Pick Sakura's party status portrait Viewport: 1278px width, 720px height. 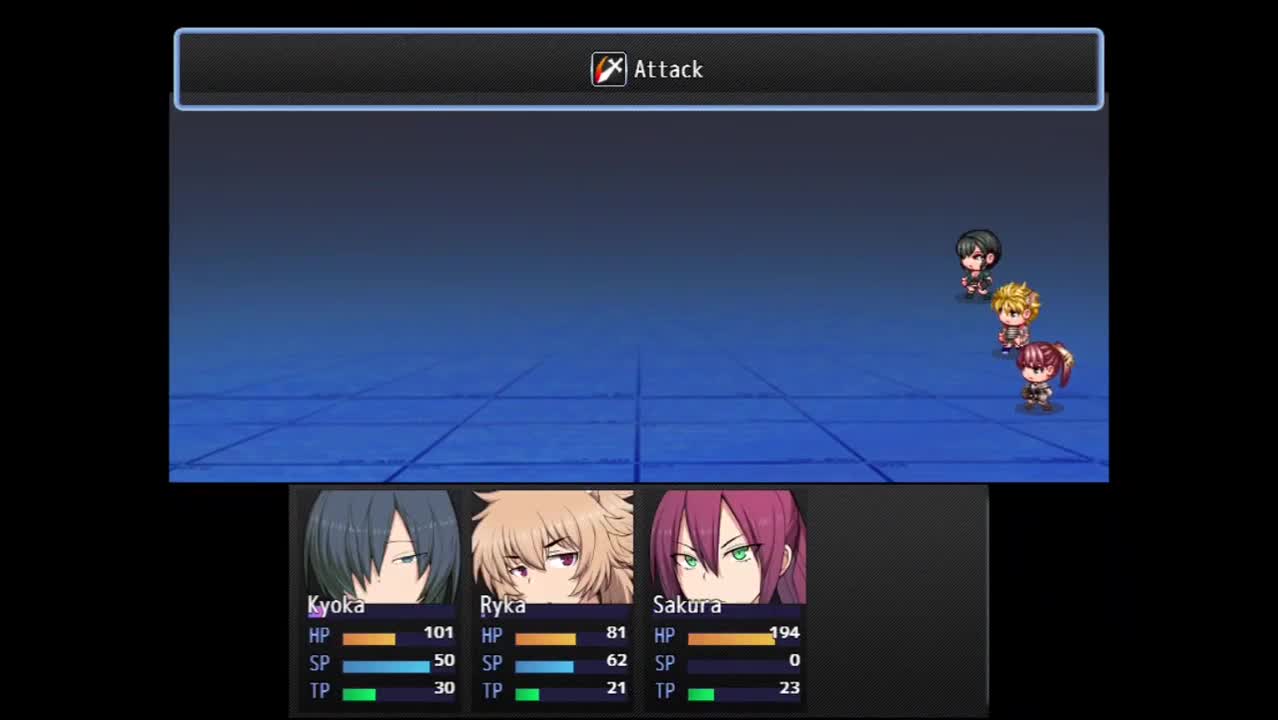click(727, 547)
